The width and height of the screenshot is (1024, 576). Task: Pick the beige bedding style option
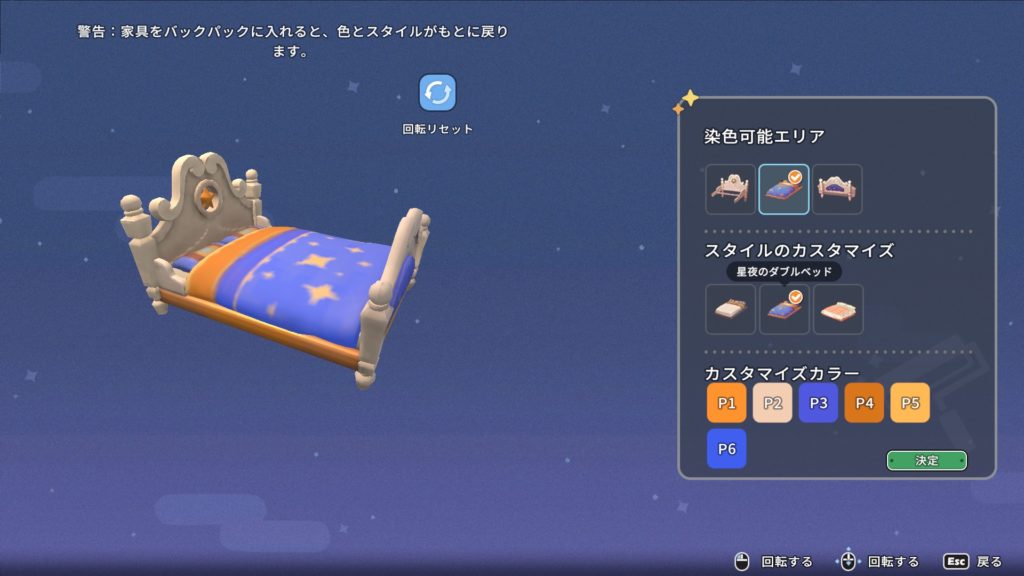(730, 309)
